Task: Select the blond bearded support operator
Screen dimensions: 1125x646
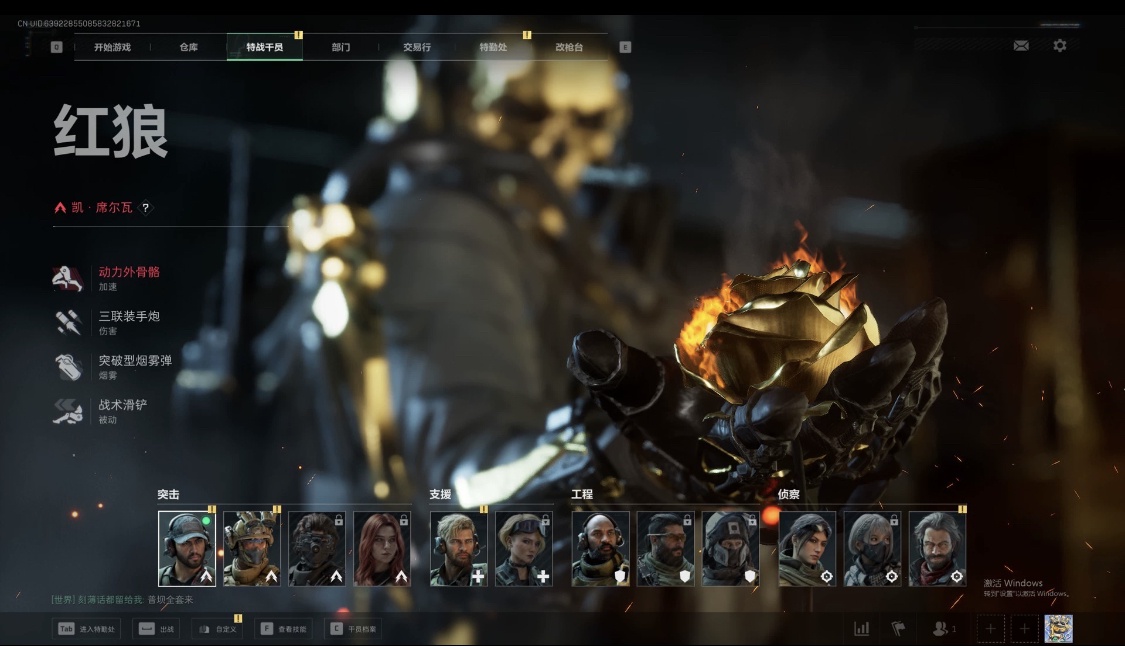Action: (x=459, y=549)
